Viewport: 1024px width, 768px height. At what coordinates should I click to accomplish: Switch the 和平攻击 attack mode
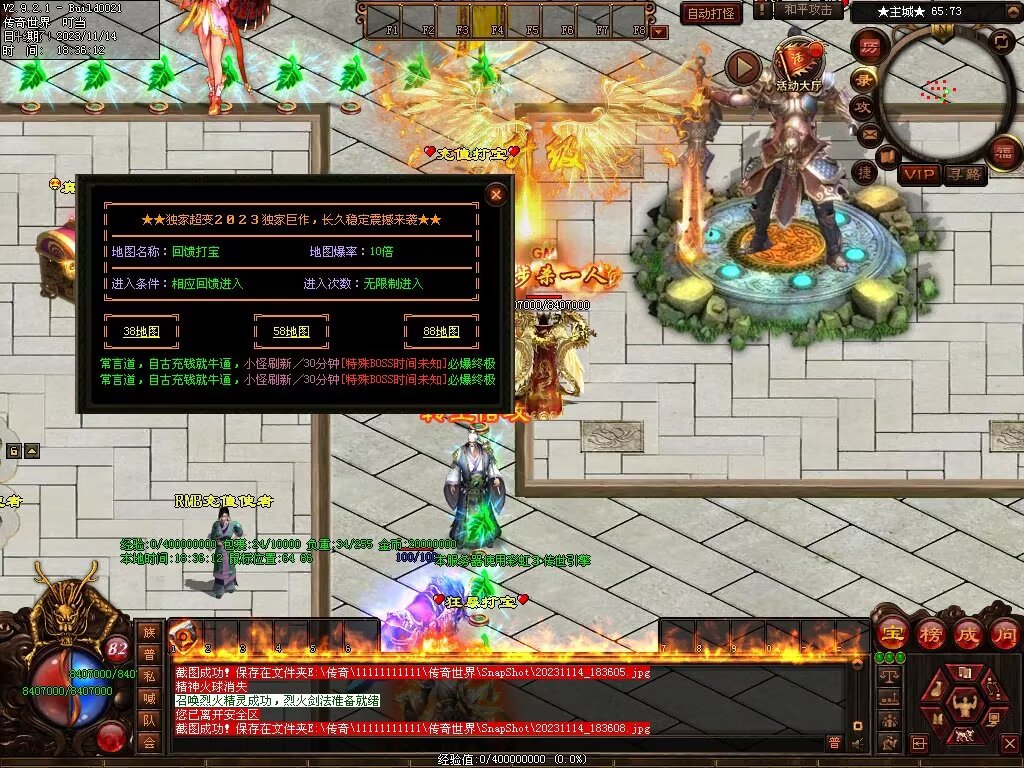(808, 10)
